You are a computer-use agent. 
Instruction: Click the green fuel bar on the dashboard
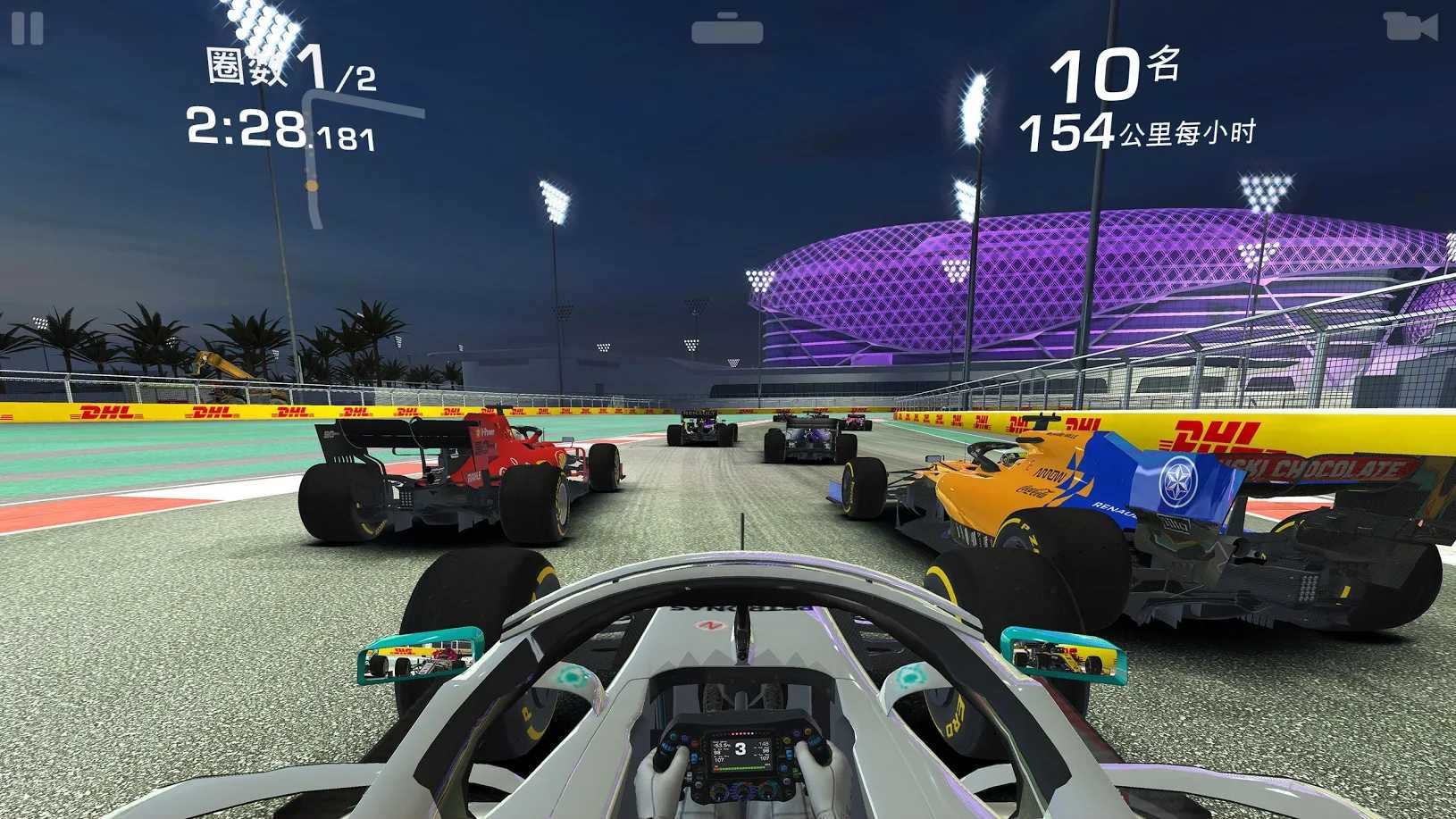743,768
